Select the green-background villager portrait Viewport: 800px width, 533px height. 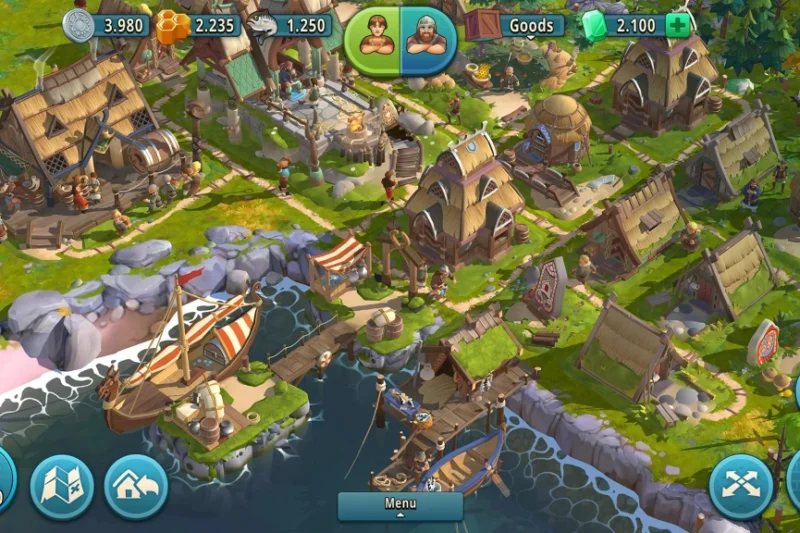pyautogui.click(x=373, y=38)
